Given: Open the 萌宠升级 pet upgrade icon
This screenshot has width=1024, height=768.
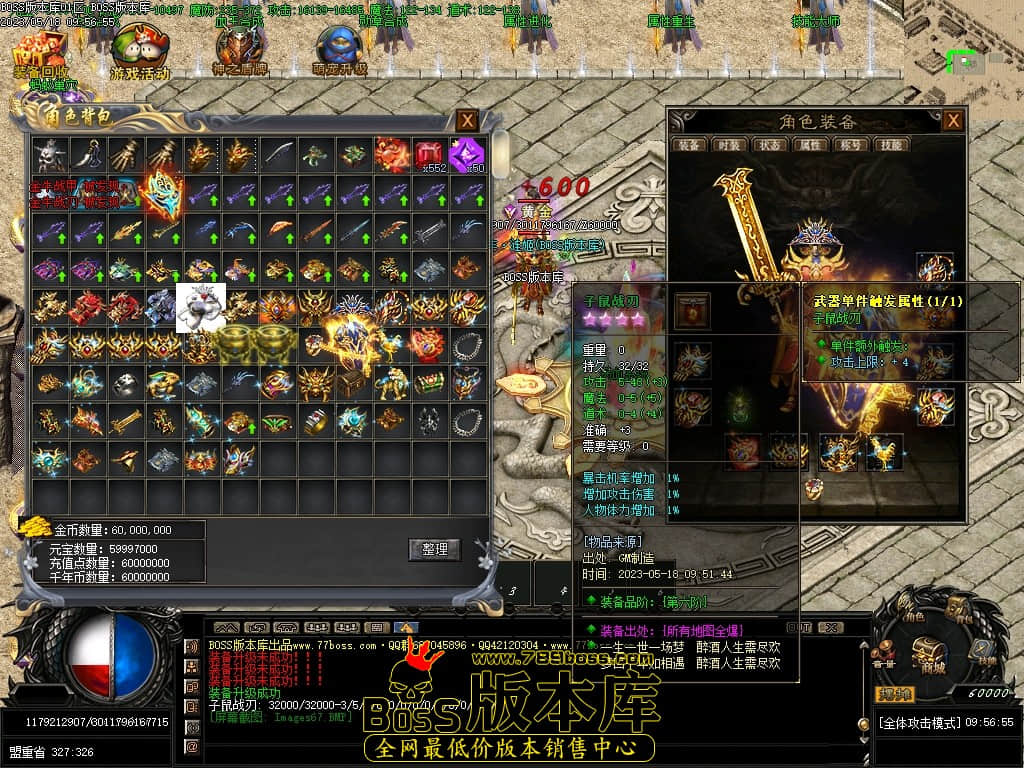Looking at the screenshot, I should [339, 52].
